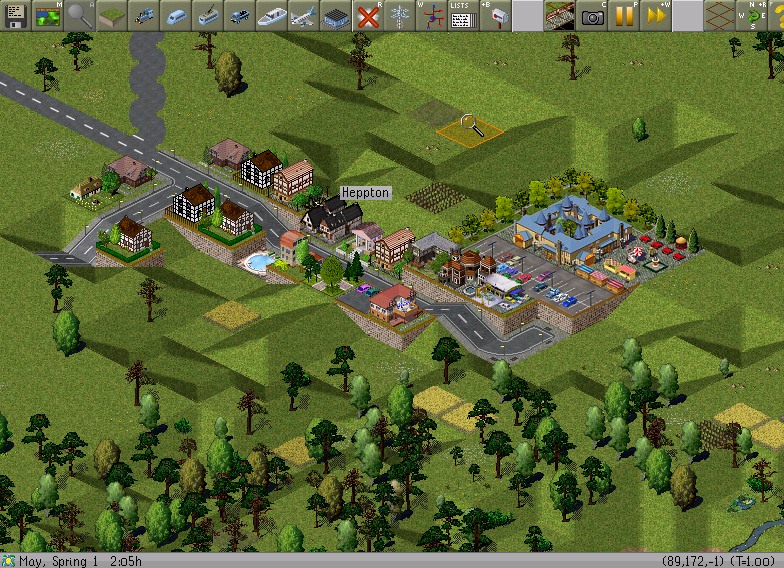Open the road vehicle construction tools
The width and height of the screenshot is (784, 568).
(240, 15)
